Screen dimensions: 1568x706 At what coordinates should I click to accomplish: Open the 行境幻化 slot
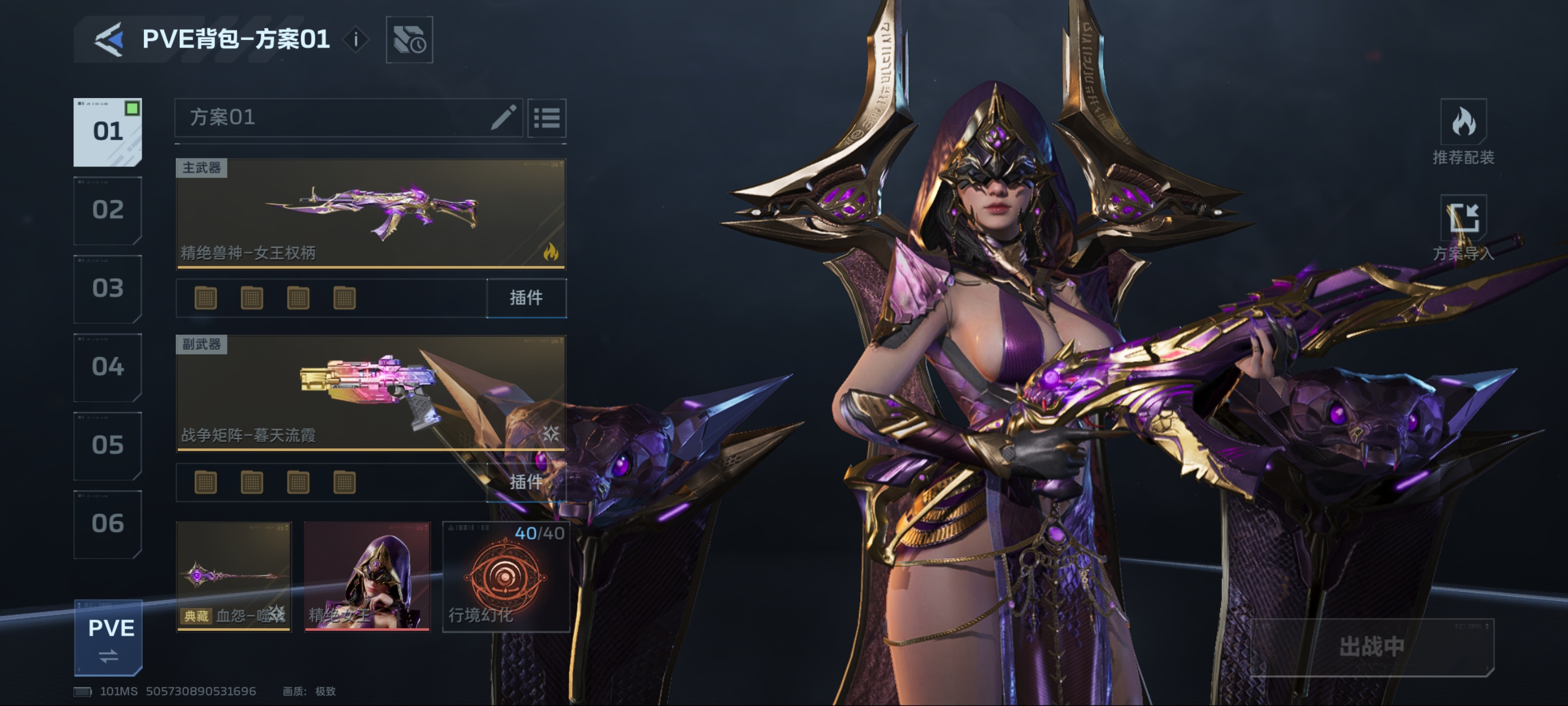(505, 576)
